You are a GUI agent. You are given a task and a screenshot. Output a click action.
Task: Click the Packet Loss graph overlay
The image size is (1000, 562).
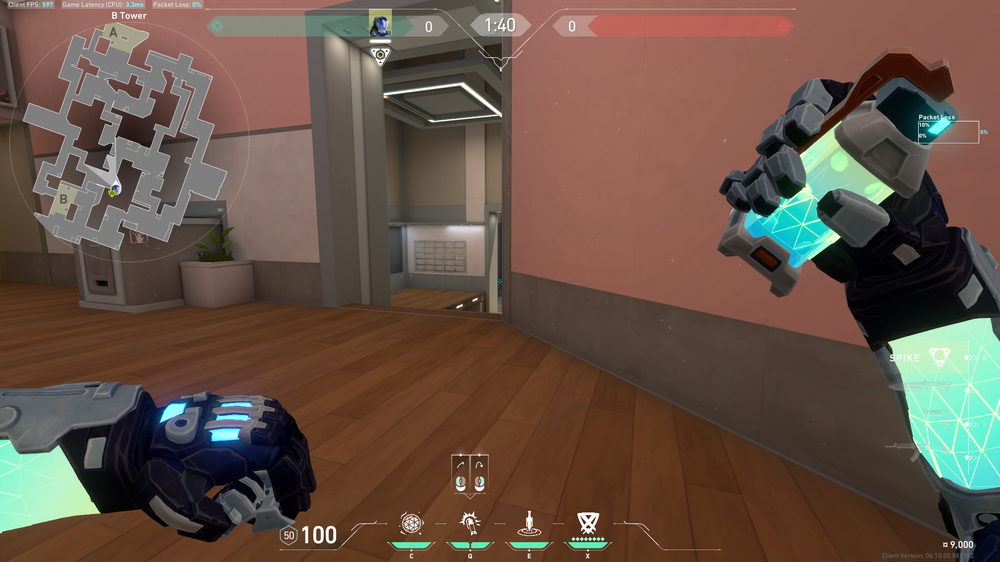pos(948,130)
